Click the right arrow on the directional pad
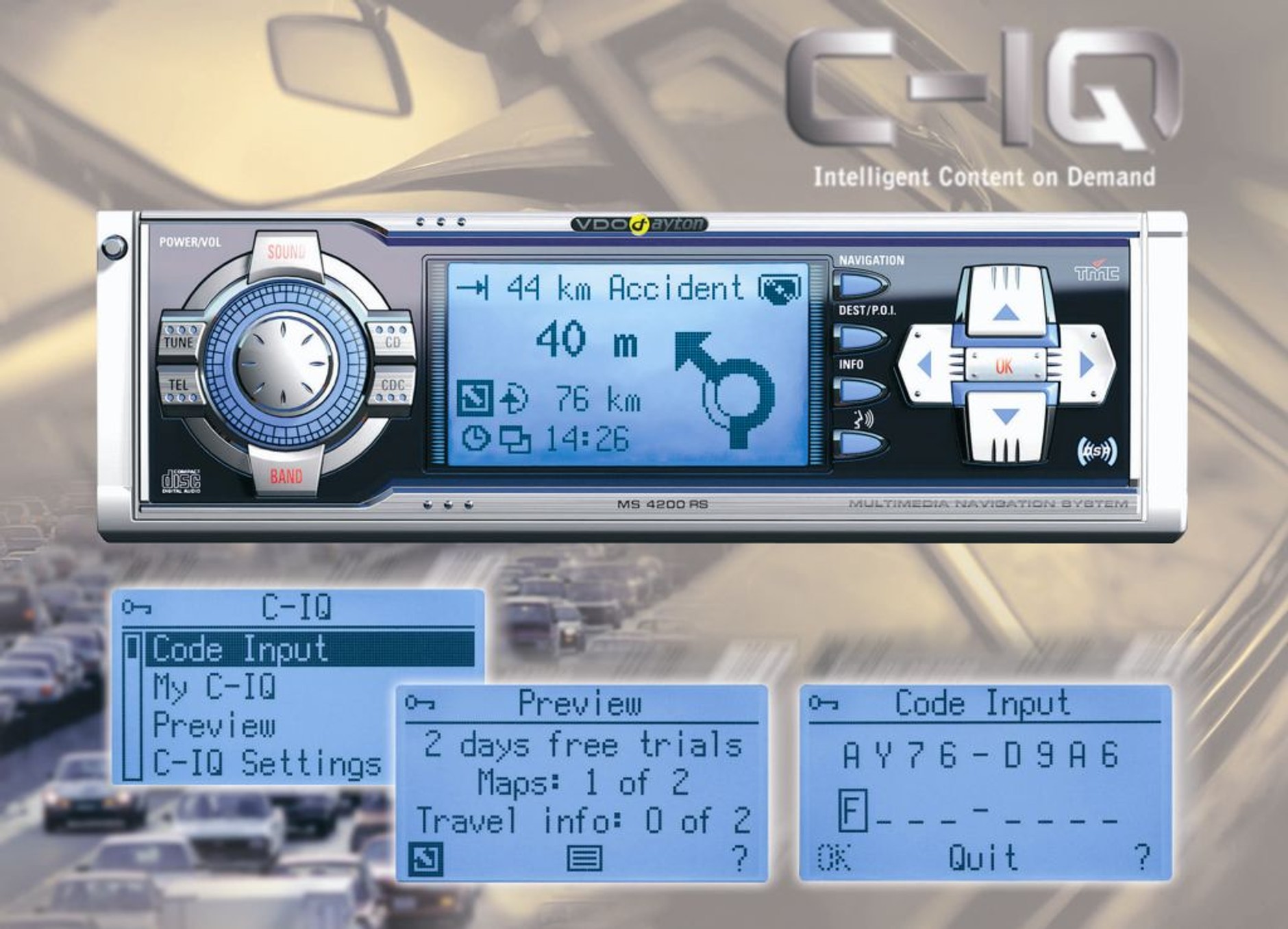 [x=1087, y=364]
